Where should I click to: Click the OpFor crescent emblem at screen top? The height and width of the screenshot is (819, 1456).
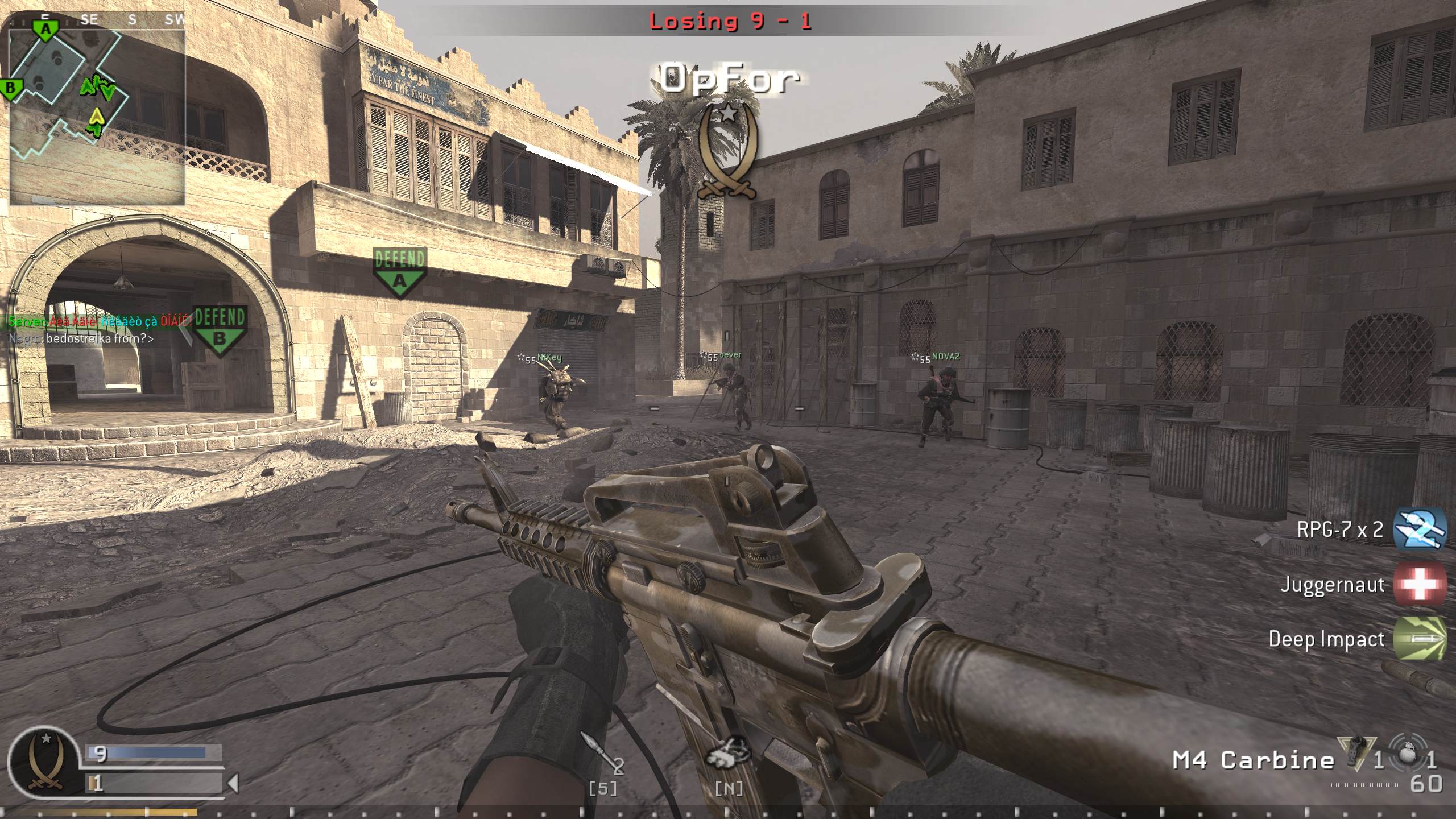[728, 151]
